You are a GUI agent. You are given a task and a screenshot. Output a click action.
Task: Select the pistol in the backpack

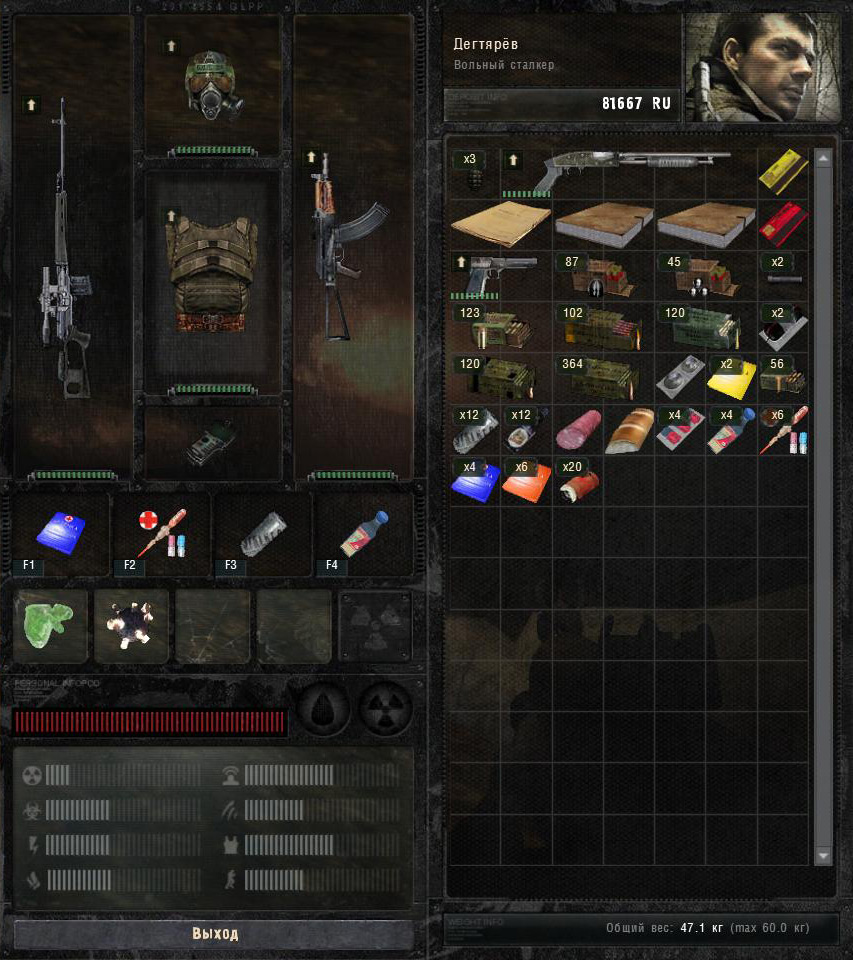point(500,274)
